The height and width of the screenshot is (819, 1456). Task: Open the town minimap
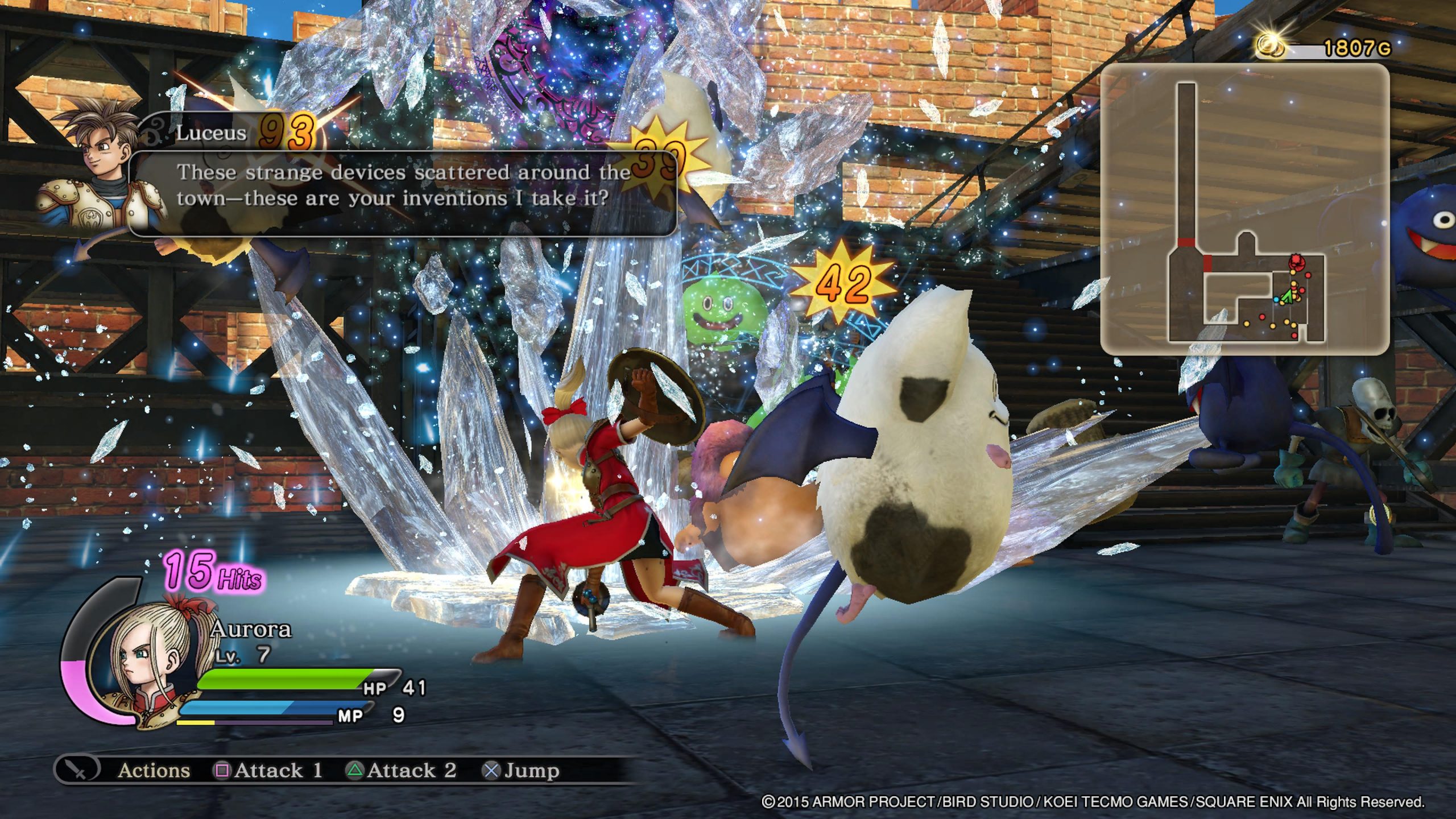tap(1244, 209)
